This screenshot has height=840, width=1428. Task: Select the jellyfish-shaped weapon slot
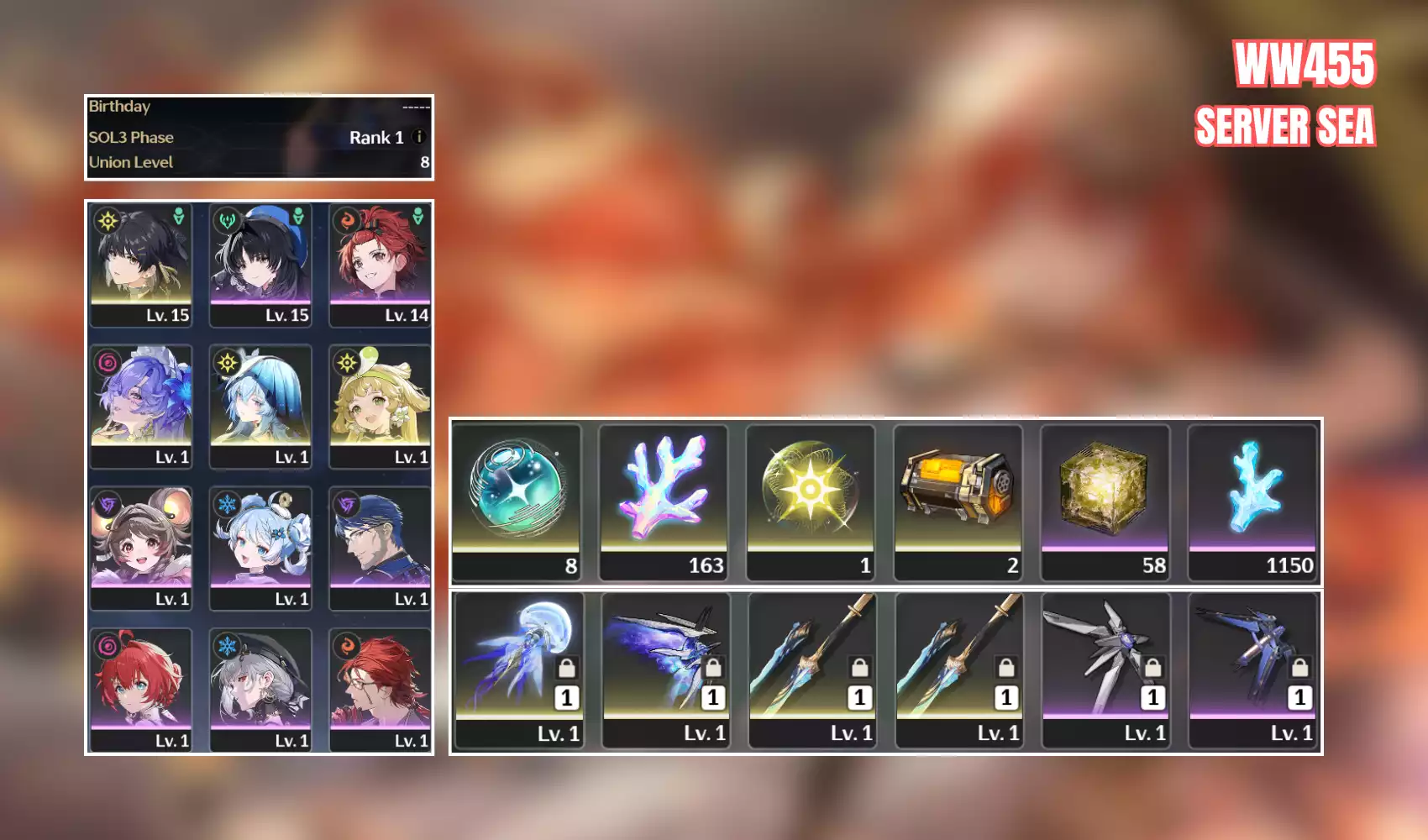point(519,669)
